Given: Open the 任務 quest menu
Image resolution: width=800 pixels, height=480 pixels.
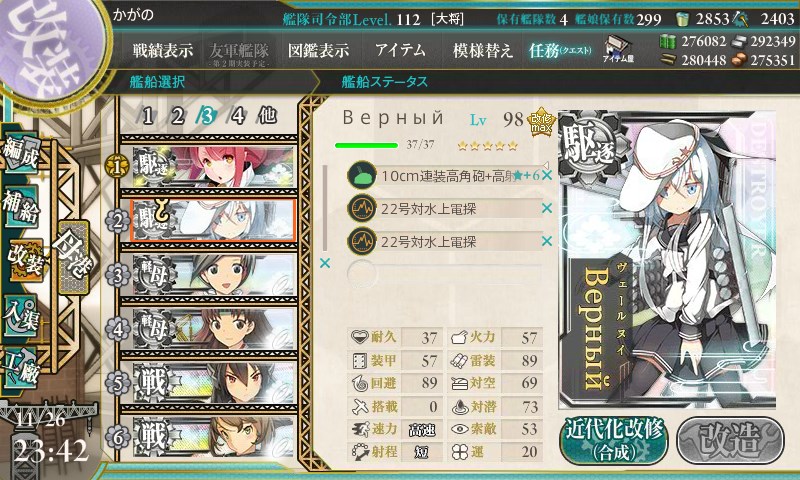Looking at the screenshot, I should point(561,50).
